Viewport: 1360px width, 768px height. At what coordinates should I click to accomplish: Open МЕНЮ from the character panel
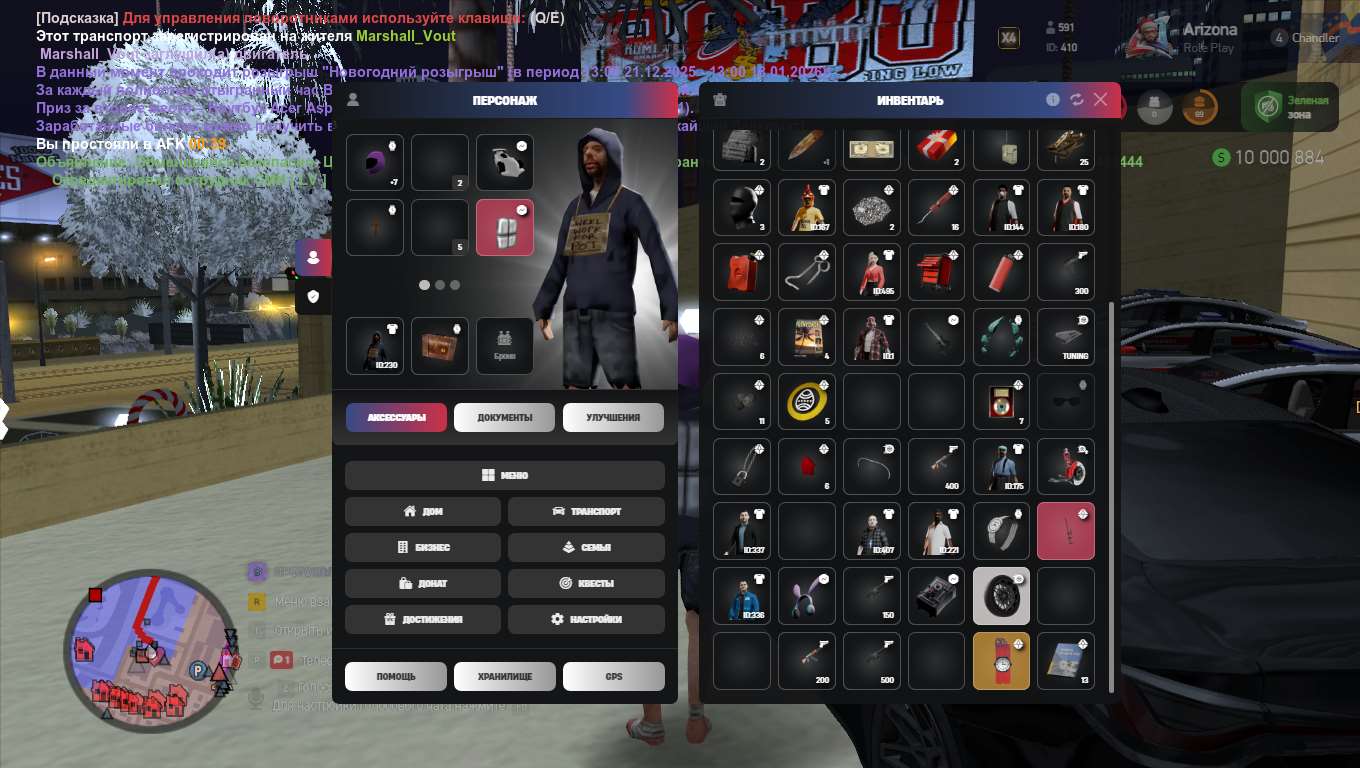tap(504, 475)
